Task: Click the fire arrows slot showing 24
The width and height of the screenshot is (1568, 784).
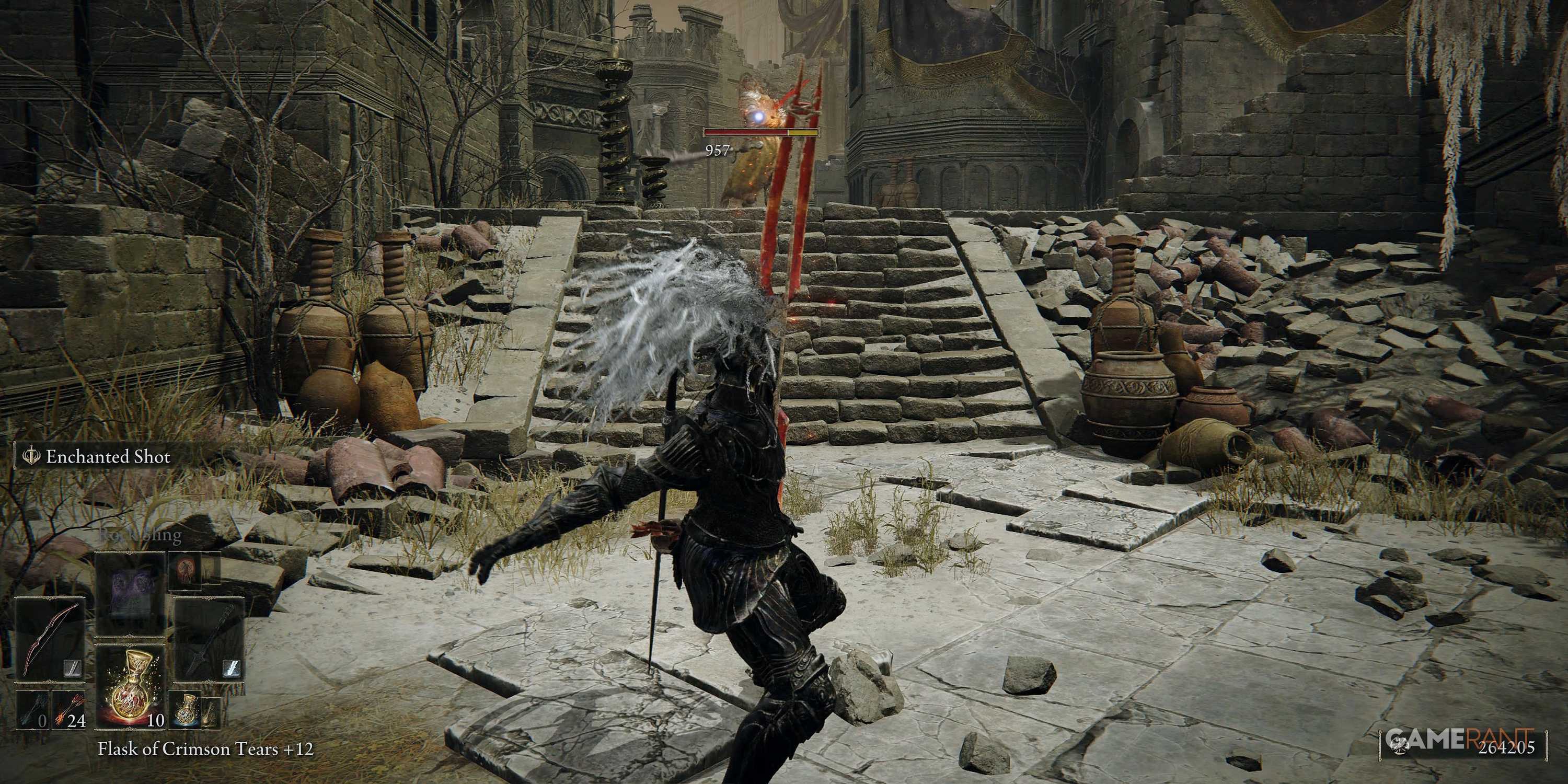Action: (70, 710)
